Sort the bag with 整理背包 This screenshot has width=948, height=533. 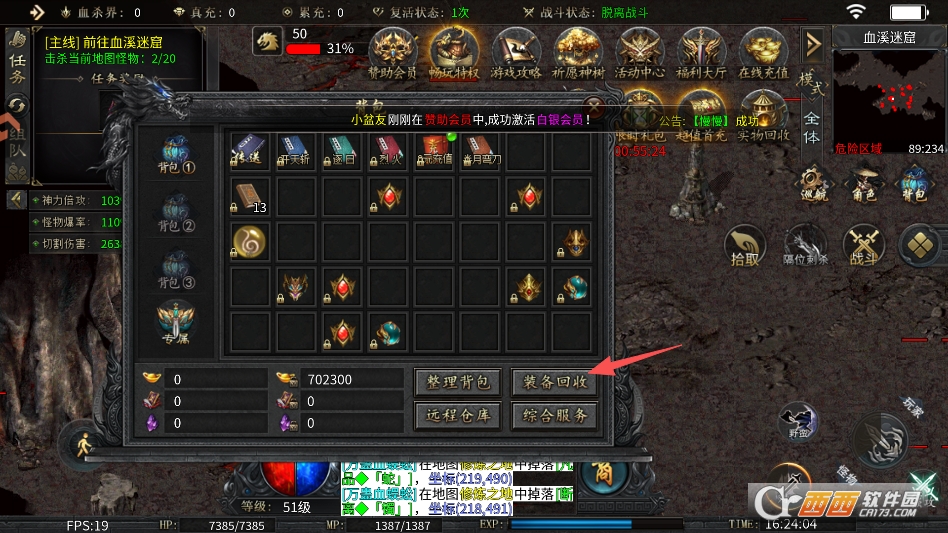click(456, 382)
